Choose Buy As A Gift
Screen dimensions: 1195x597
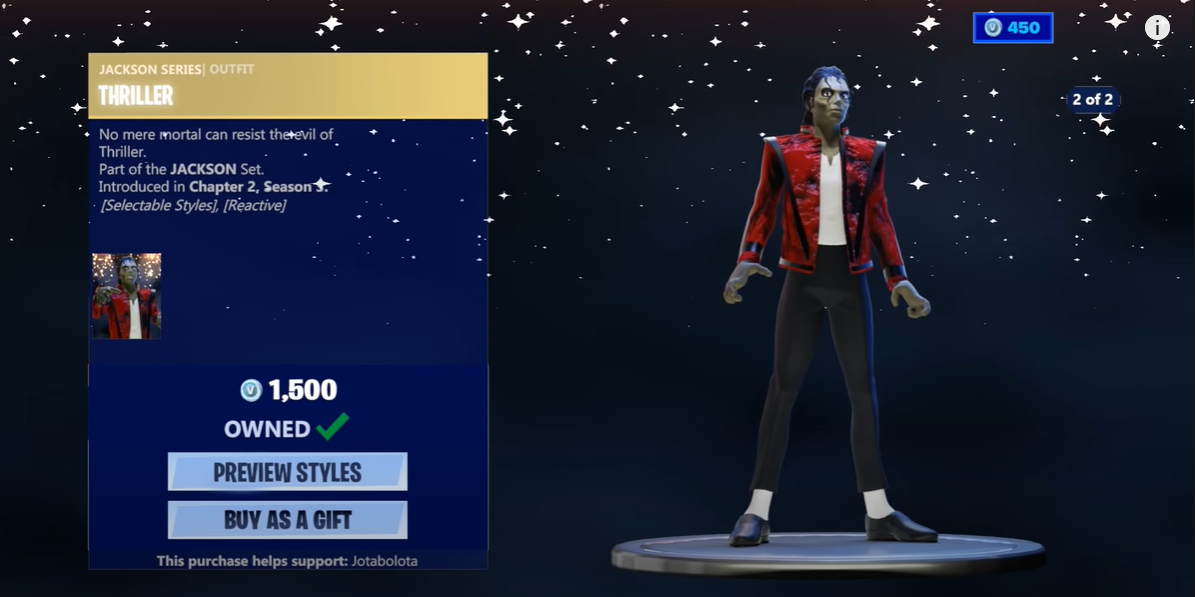(x=287, y=520)
